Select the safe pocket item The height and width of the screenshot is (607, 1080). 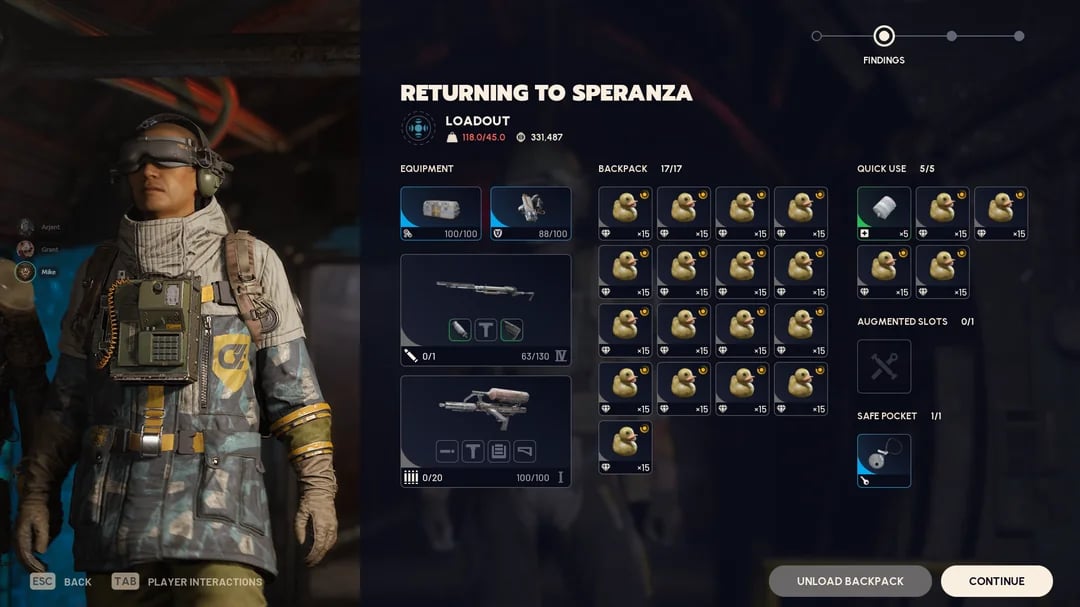coord(884,460)
